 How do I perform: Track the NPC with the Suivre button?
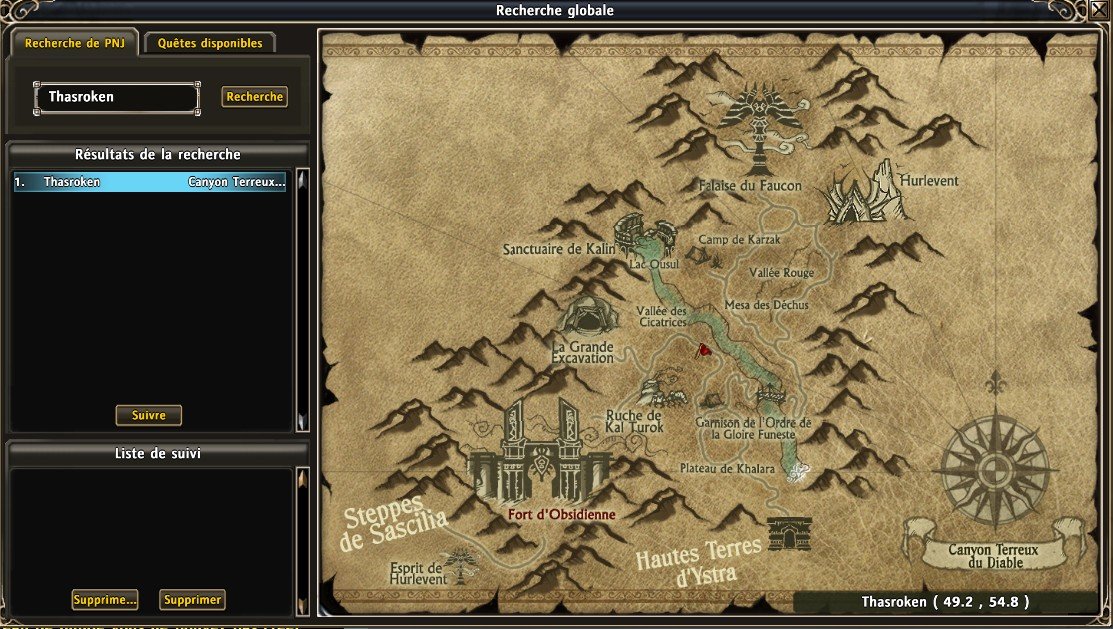[149, 415]
